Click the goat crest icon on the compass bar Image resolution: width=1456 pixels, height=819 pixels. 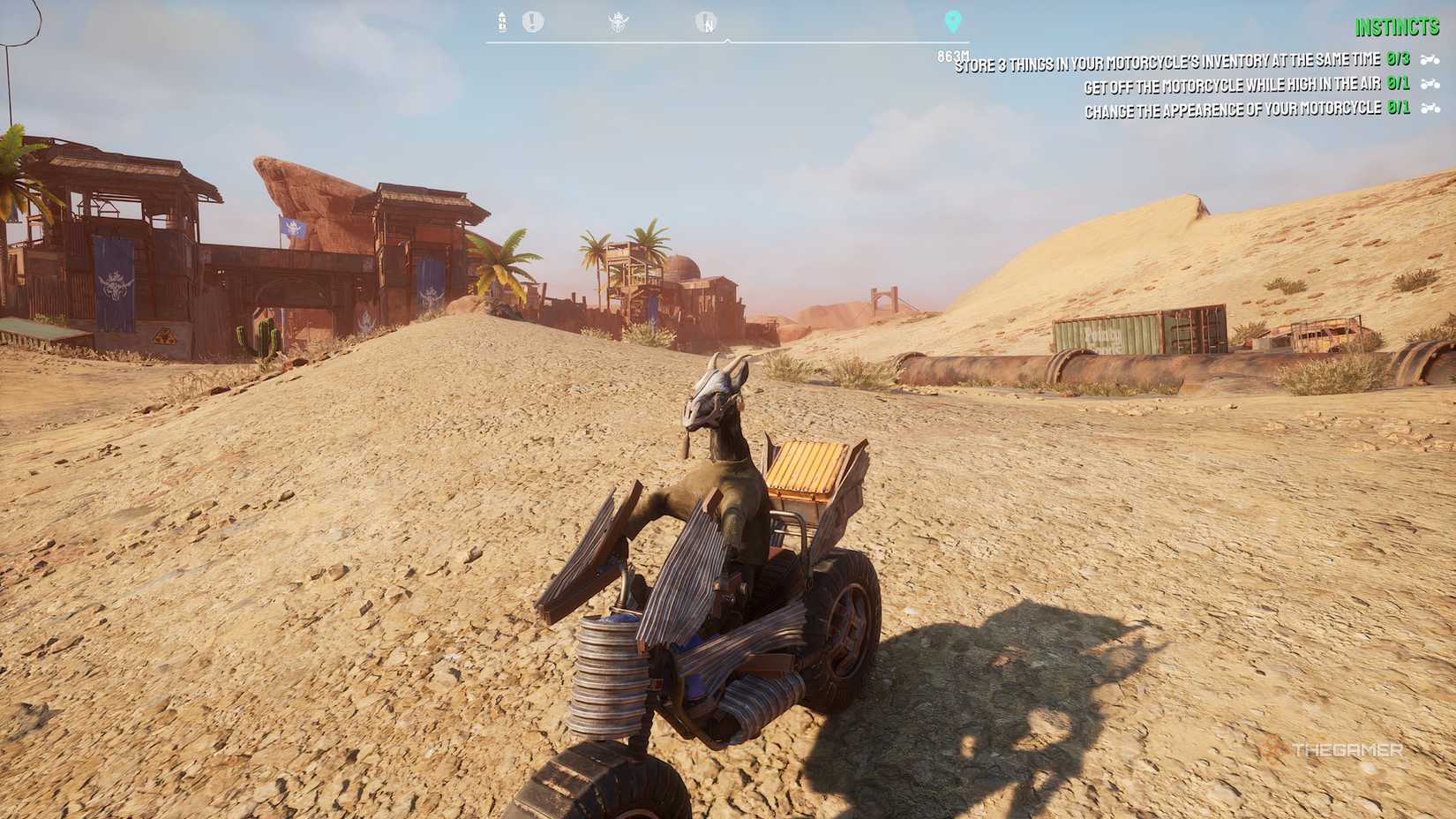point(620,21)
